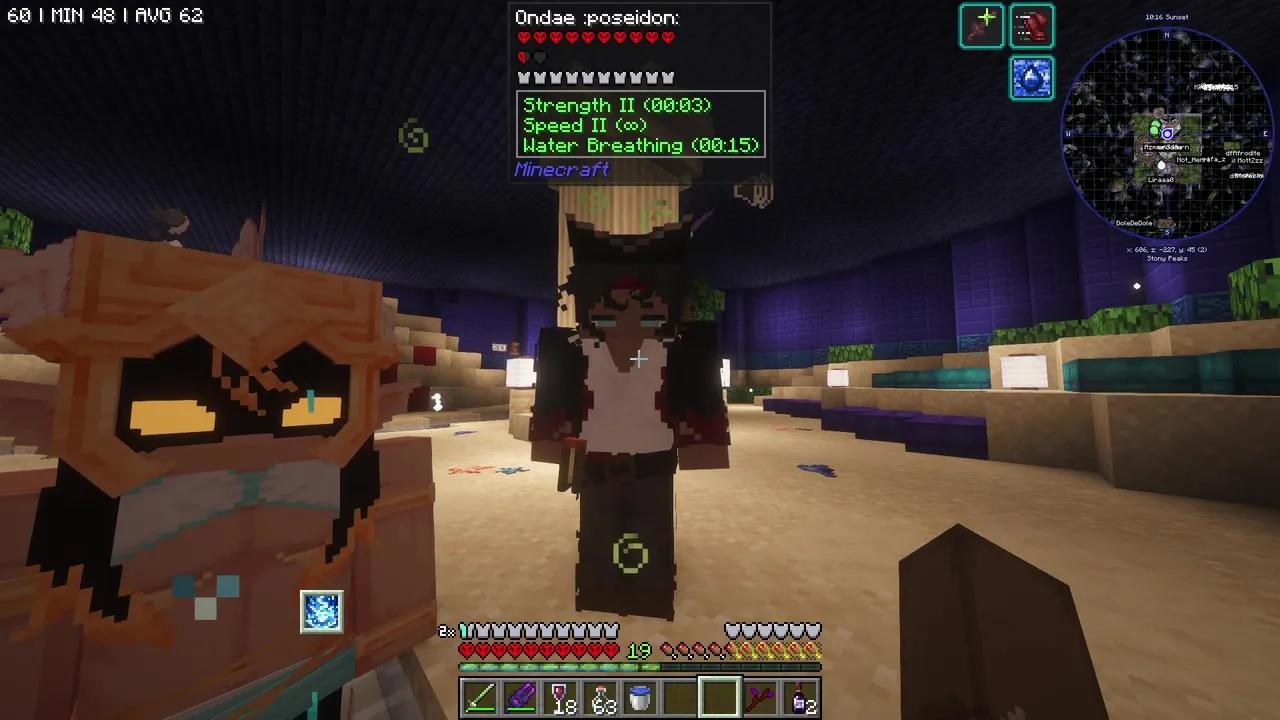
Task: Select the enchanted spyglass item in the hotbar
Action: 519,695
